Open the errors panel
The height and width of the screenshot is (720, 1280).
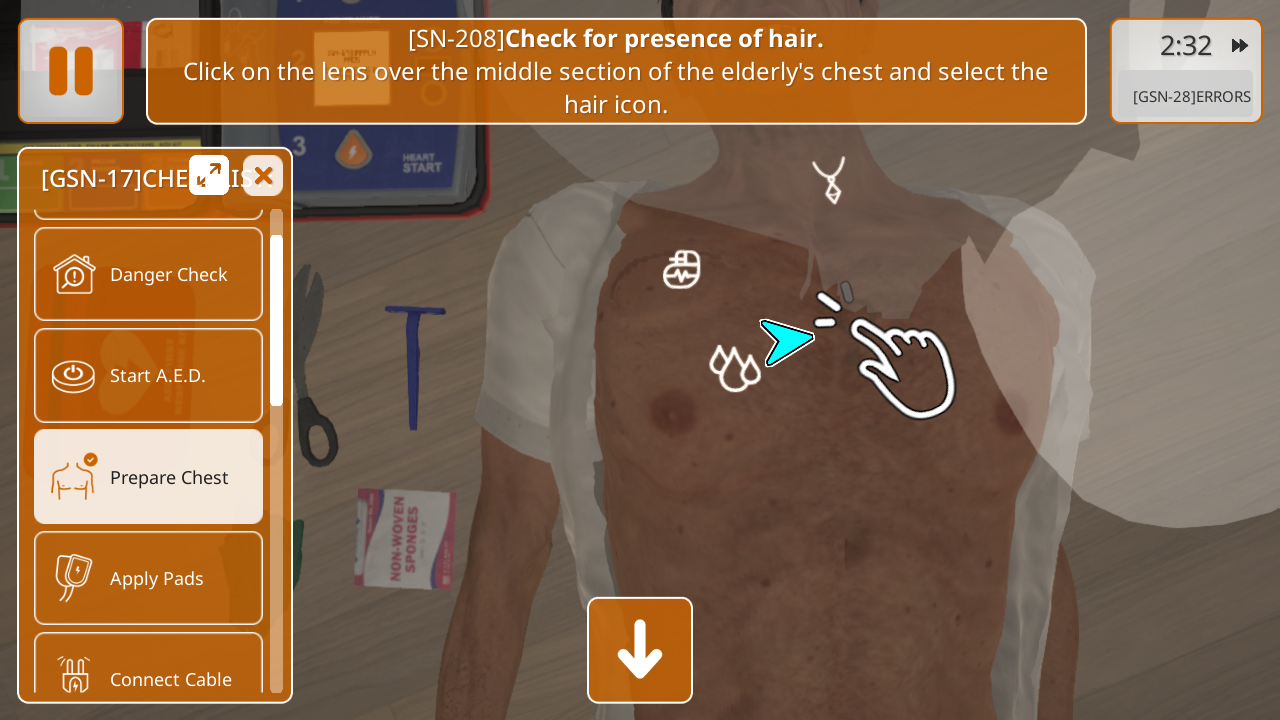click(1190, 97)
